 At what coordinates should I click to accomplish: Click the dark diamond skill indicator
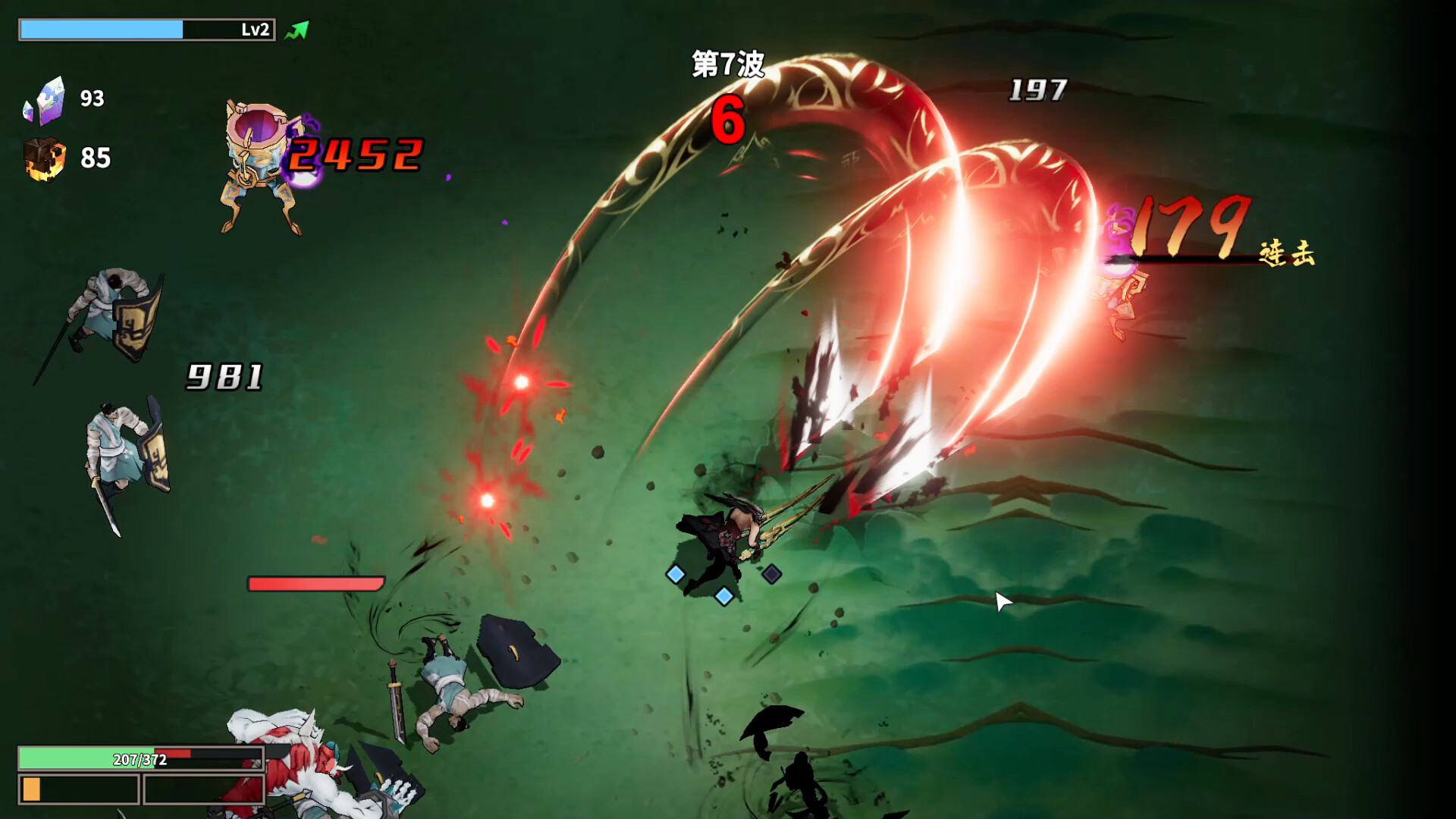[x=770, y=575]
